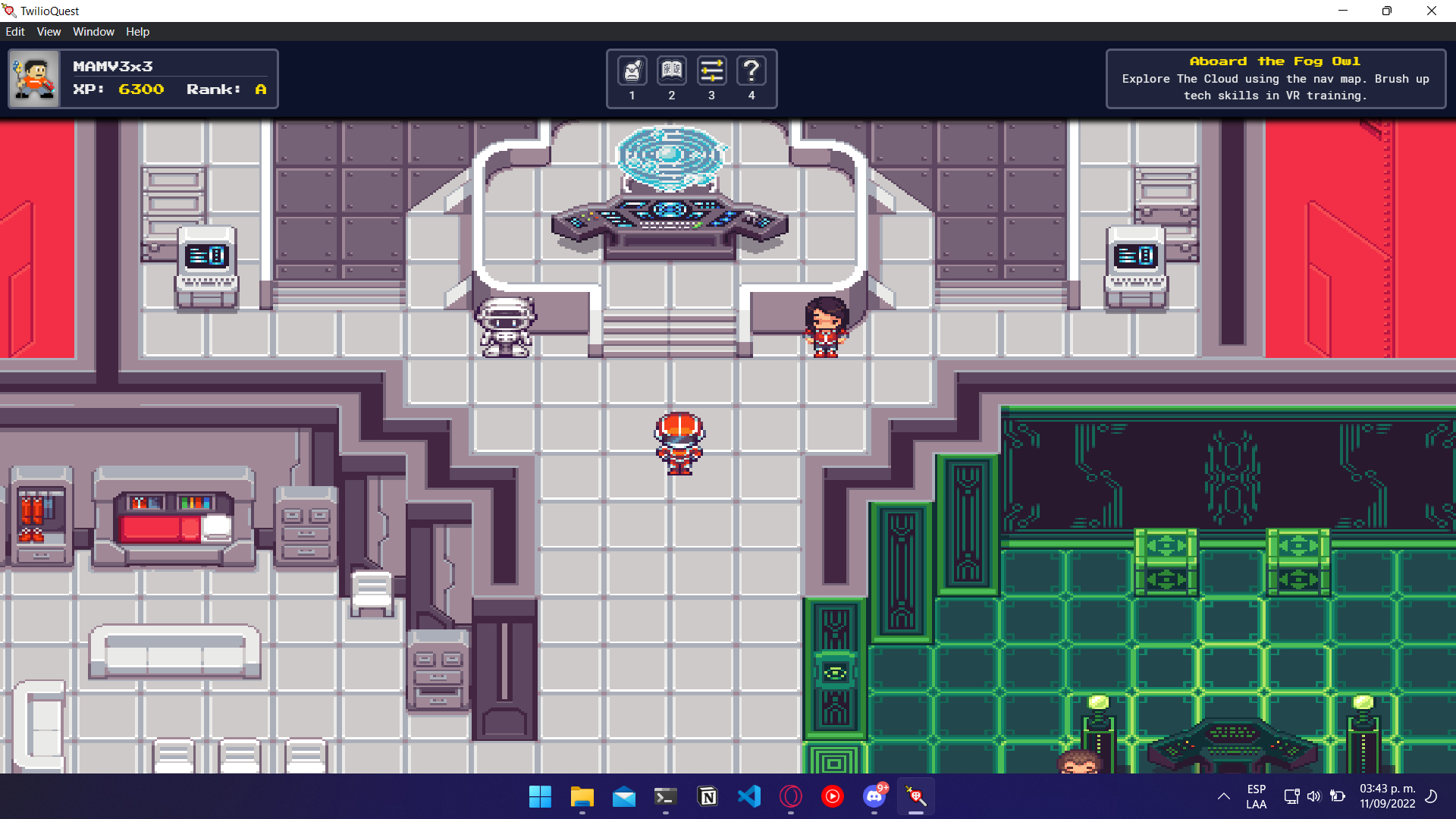This screenshot has height=819, width=1456.
Task: Open Discord from the taskbar
Action: [874, 796]
